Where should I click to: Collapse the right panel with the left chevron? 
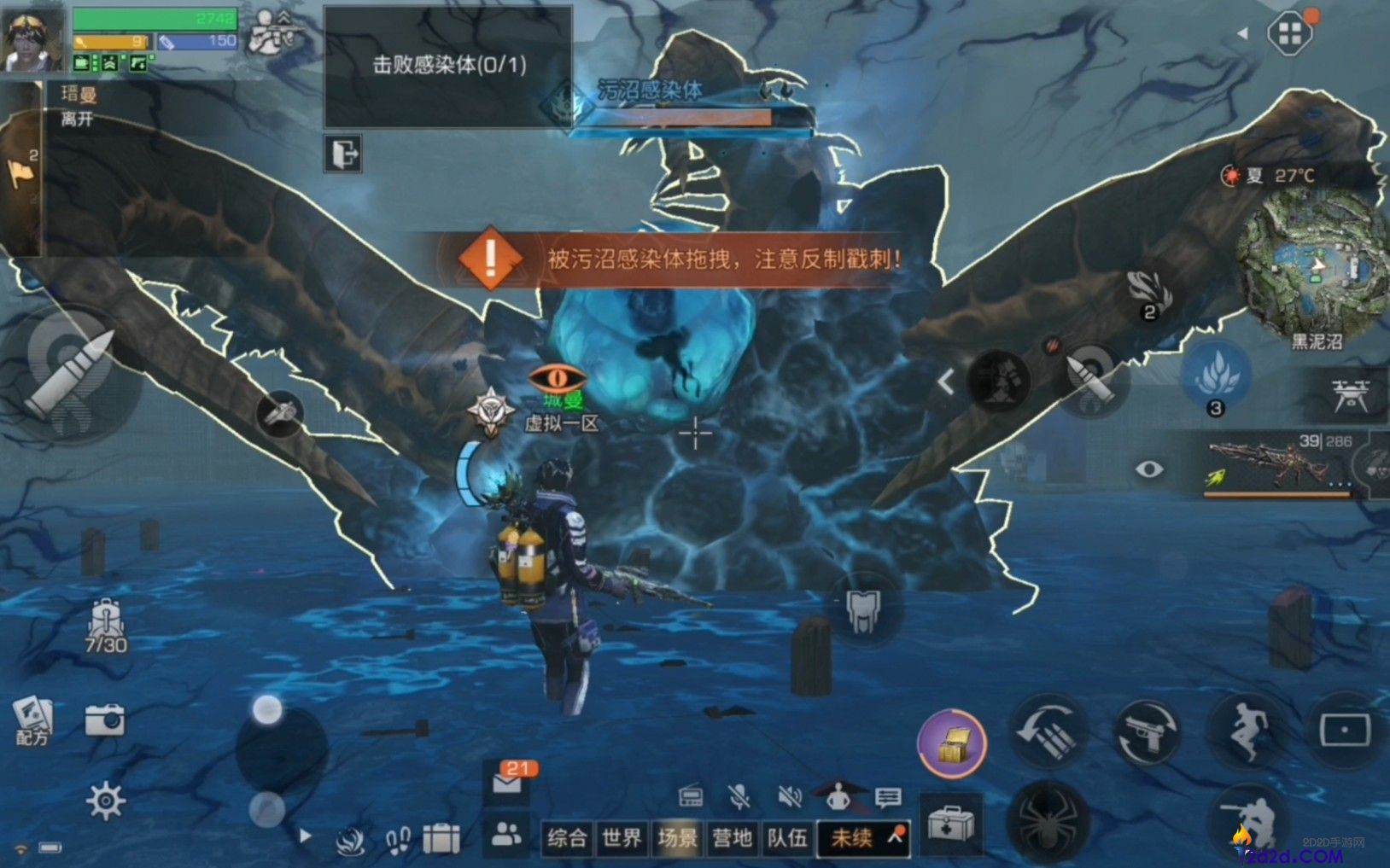945,382
